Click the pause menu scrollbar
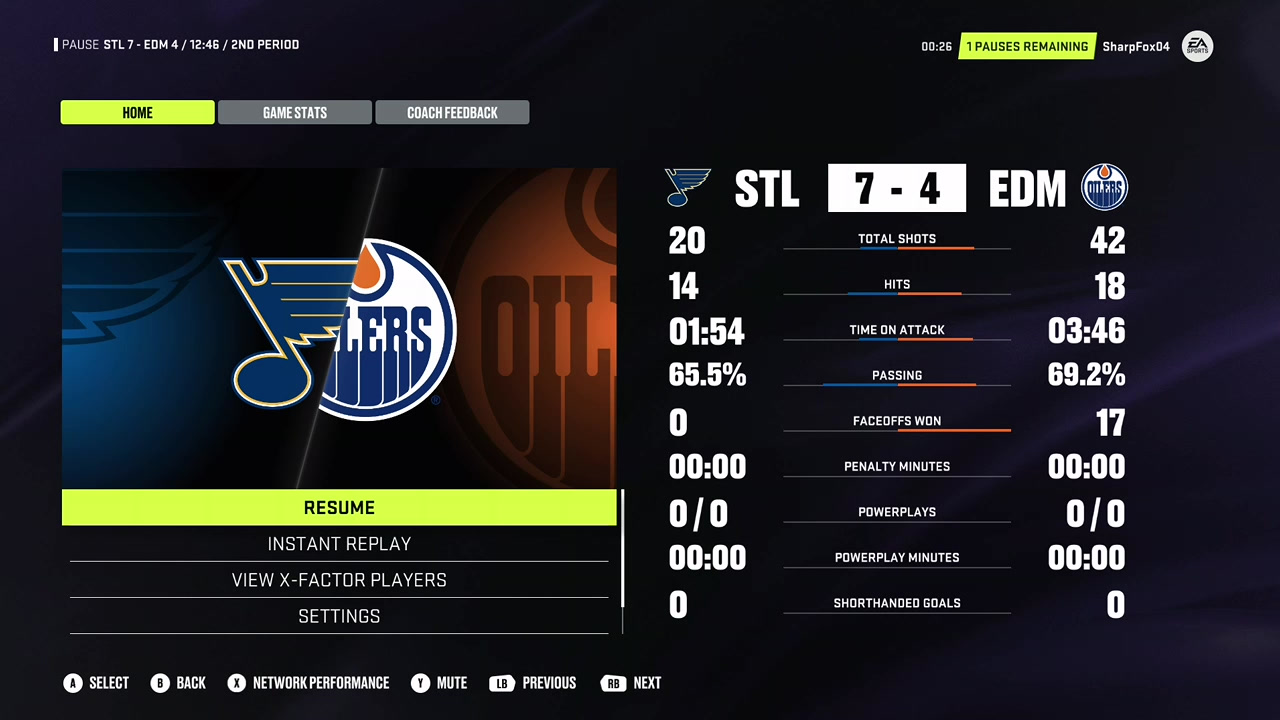 pos(622,548)
